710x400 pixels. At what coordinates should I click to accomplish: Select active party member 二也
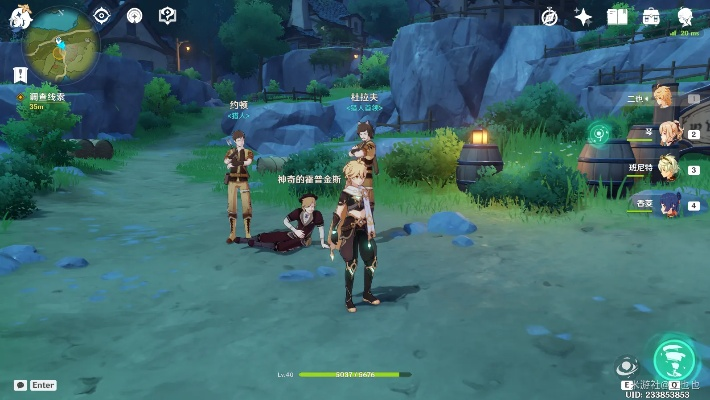pyautogui.click(x=664, y=96)
